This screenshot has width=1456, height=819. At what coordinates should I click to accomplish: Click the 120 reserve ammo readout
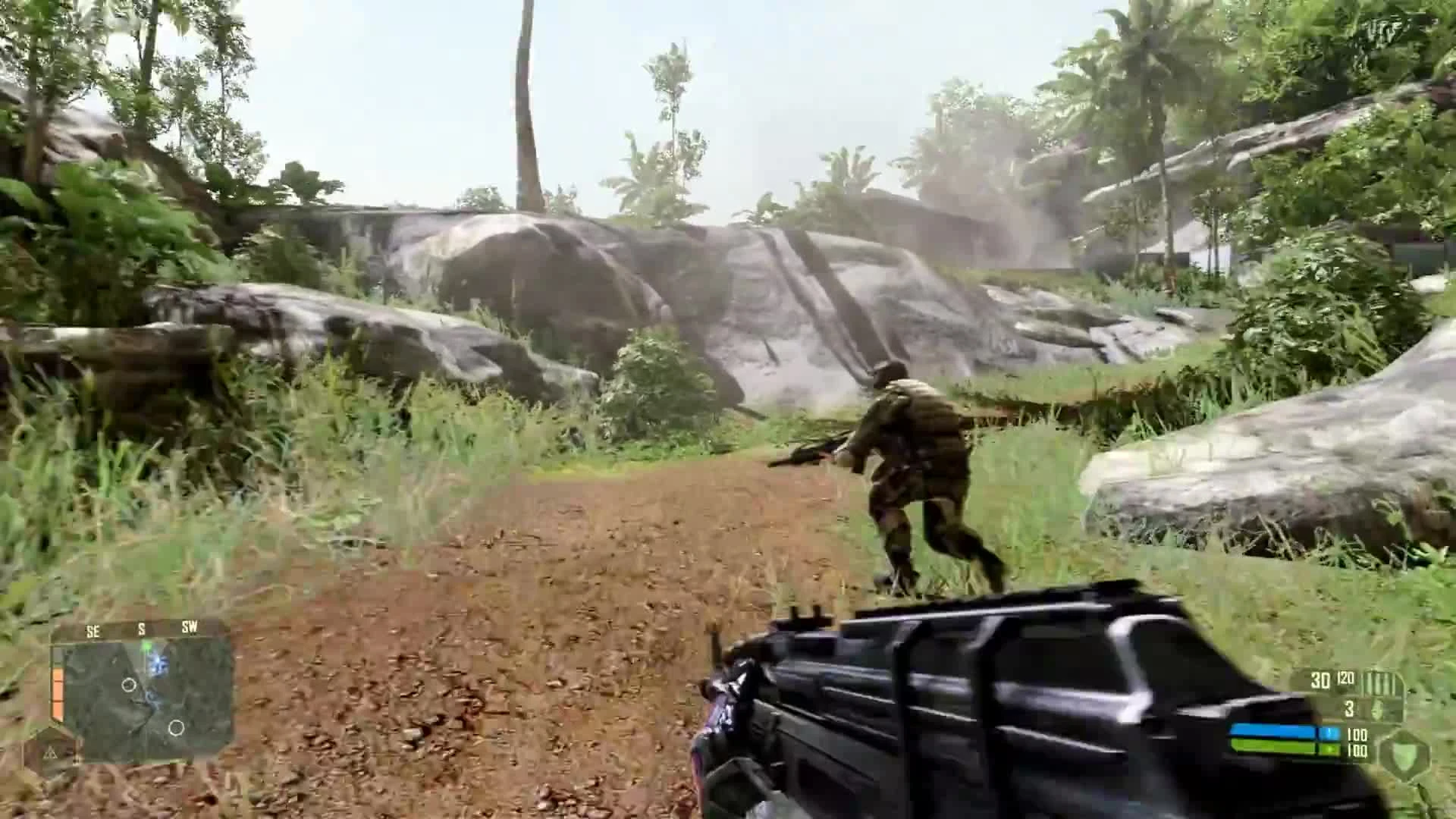pyautogui.click(x=1346, y=679)
